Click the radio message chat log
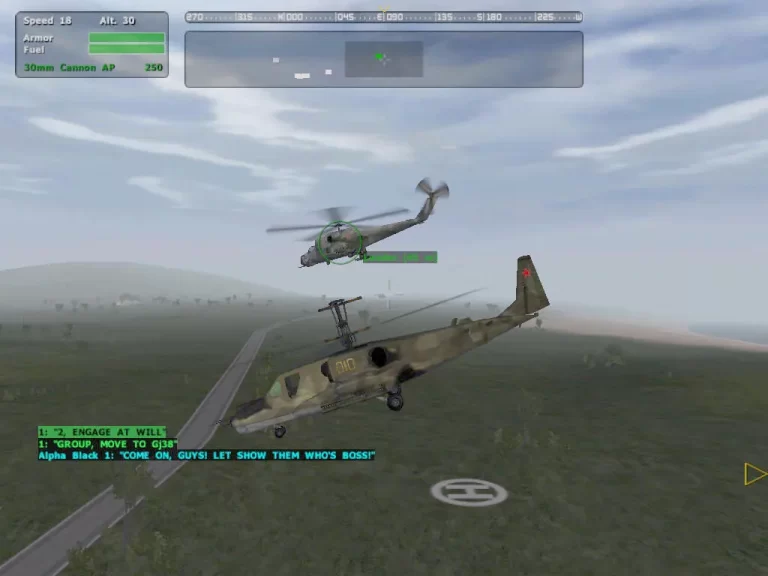The height and width of the screenshot is (576, 768). click(206, 443)
